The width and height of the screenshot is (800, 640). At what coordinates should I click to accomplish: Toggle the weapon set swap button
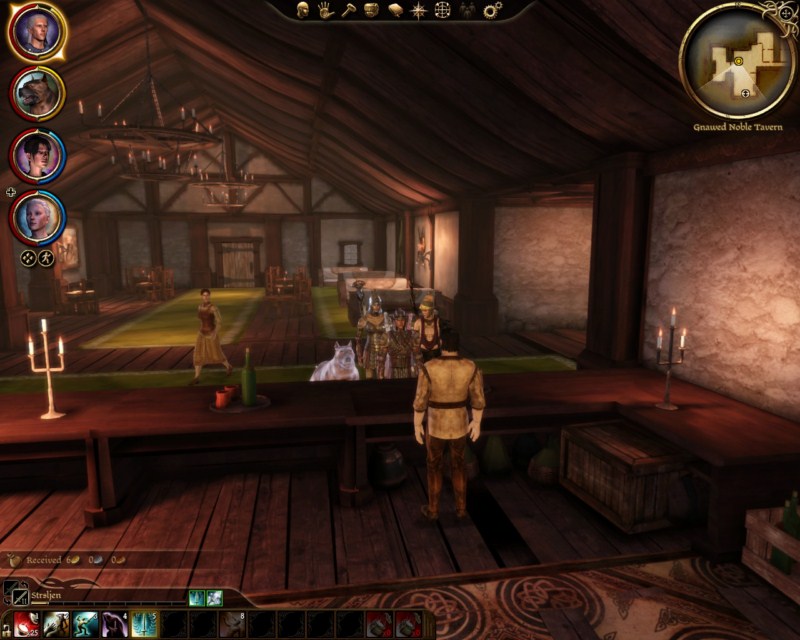pos(15,593)
